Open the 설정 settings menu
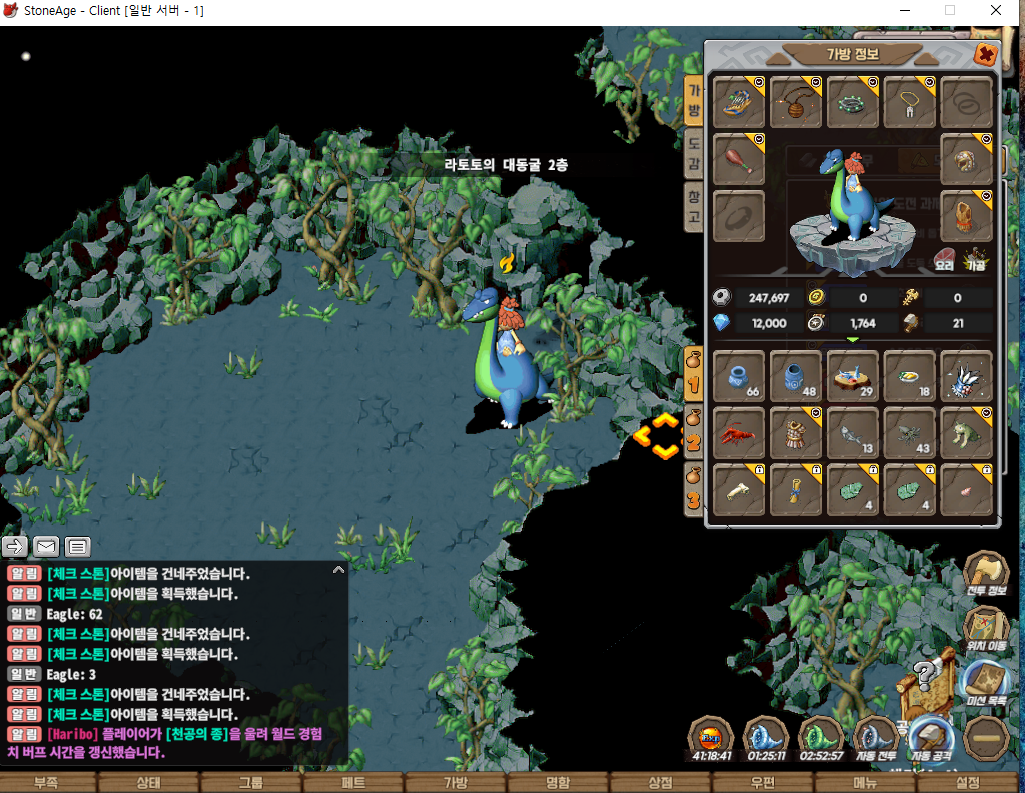This screenshot has width=1025, height=793. (x=968, y=783)
